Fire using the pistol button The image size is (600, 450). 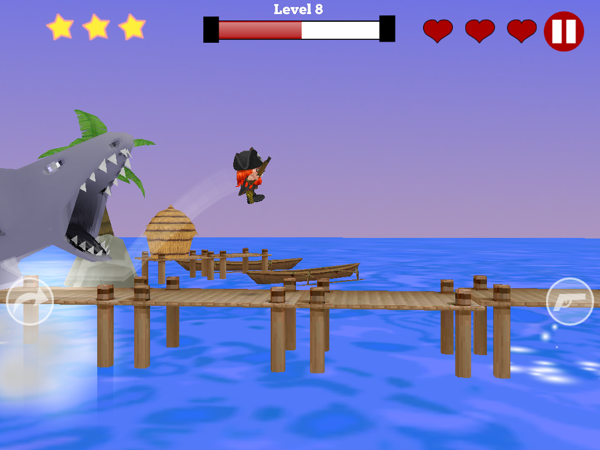[570, 301]
